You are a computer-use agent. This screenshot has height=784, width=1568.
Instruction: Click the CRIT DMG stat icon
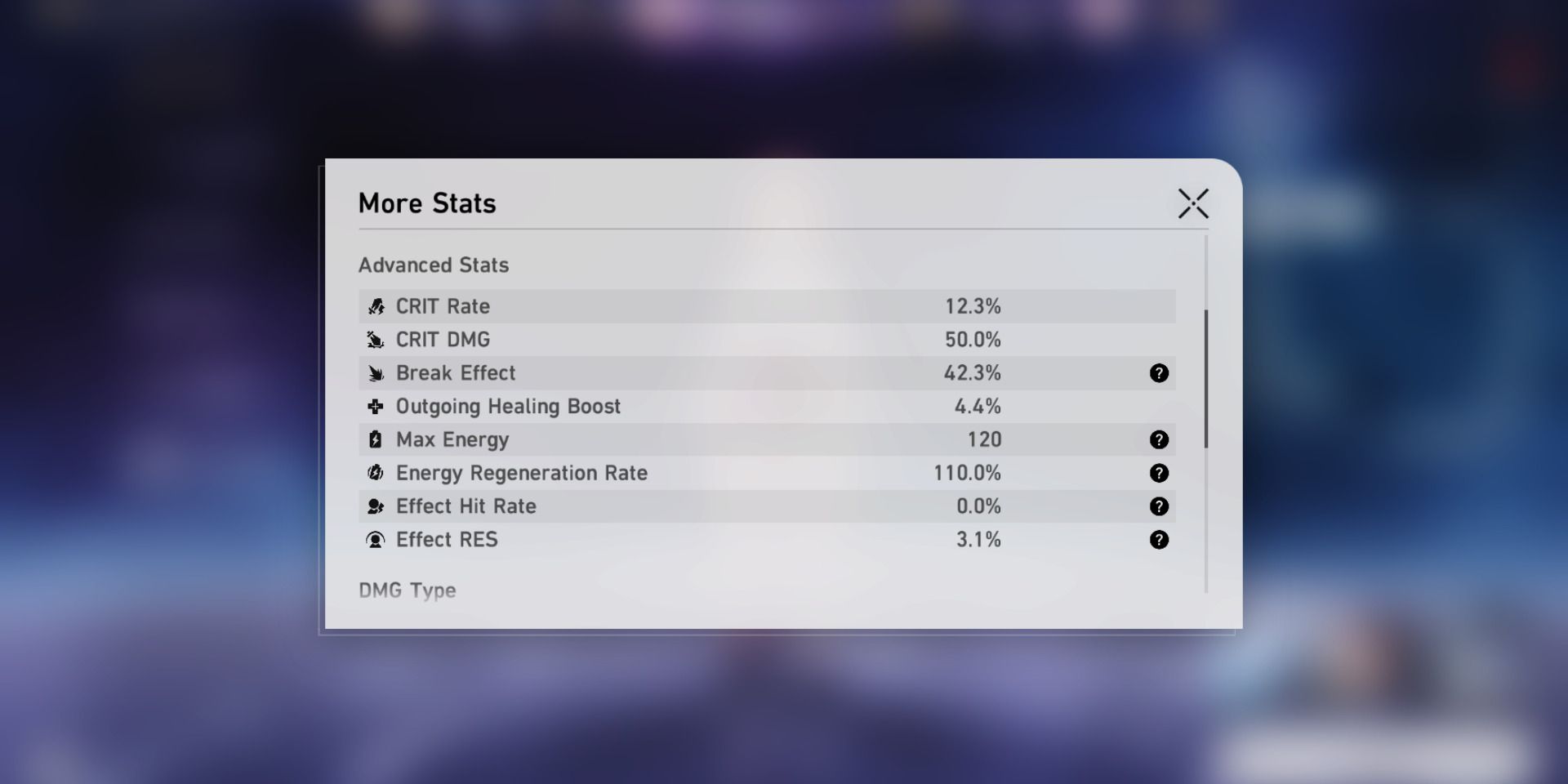tap(375, 340)
